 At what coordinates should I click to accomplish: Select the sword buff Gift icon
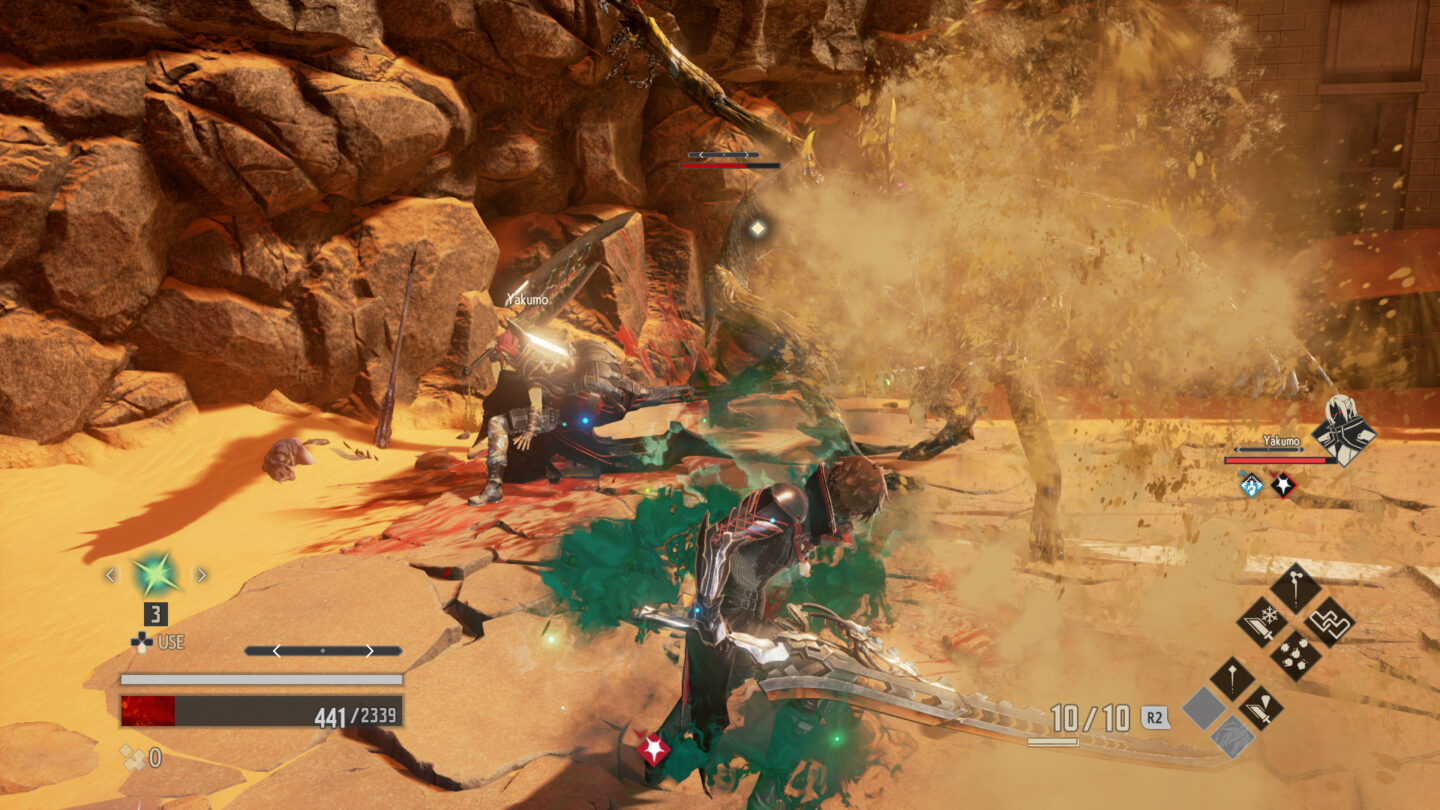(1259, 708)
